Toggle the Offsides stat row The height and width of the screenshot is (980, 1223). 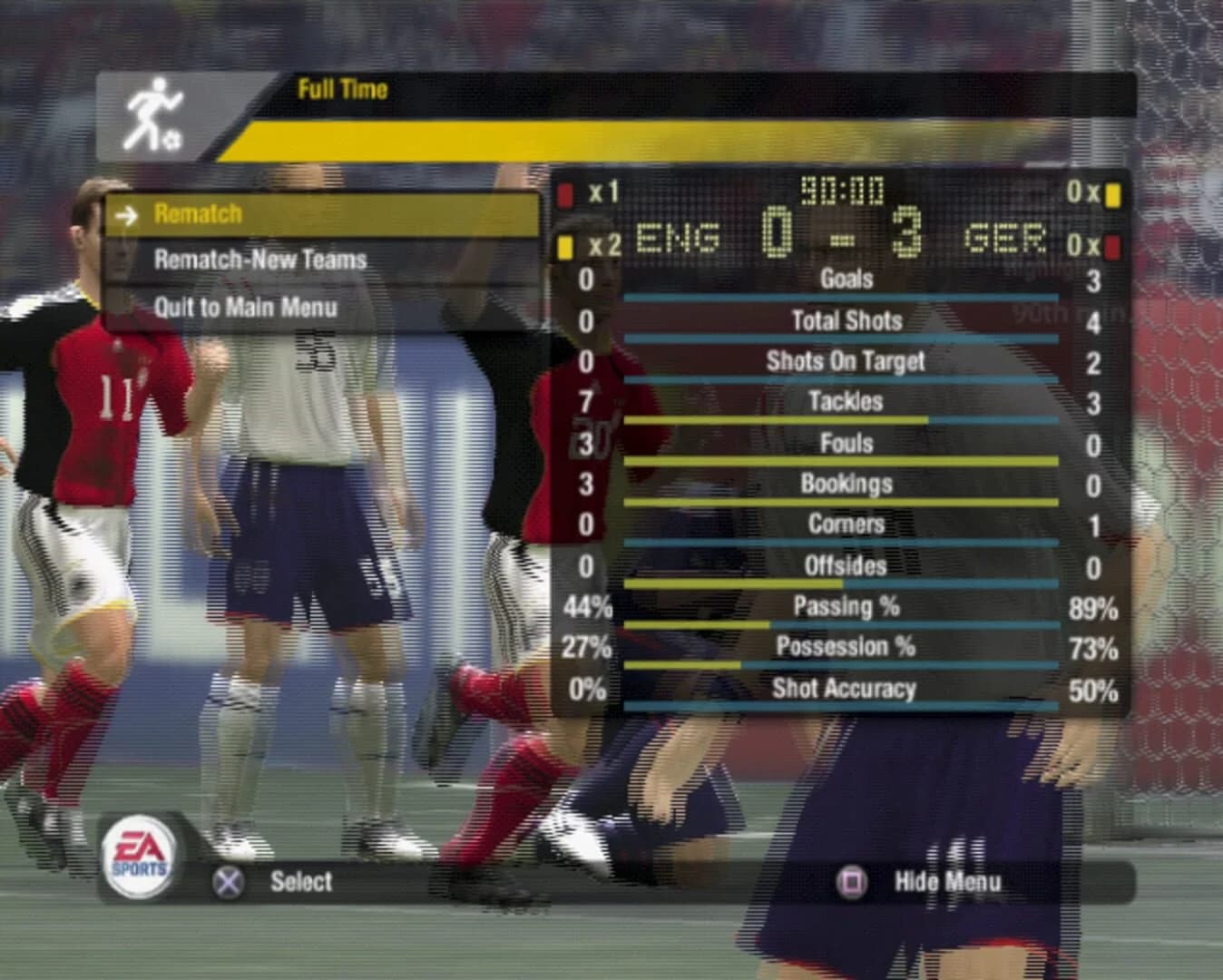point(843,566)
